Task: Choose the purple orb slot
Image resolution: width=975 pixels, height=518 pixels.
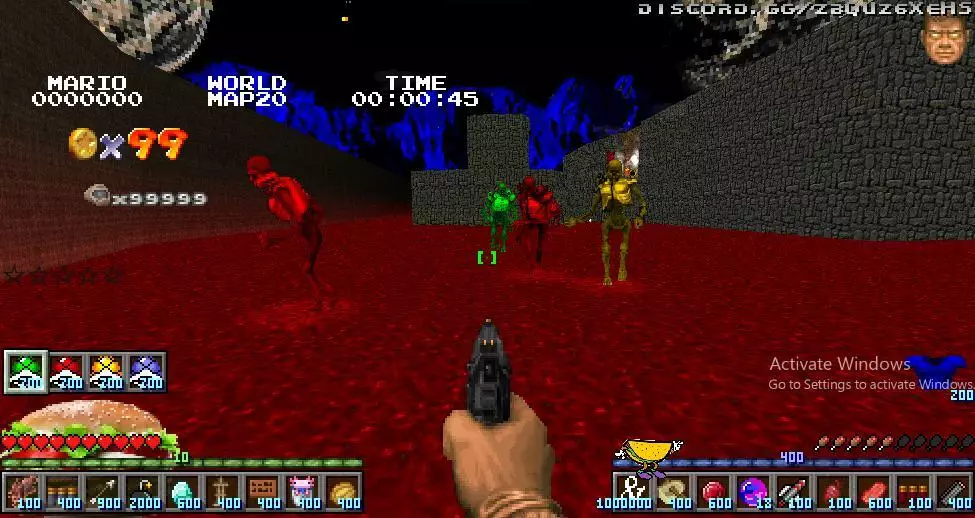Action: 753,492
